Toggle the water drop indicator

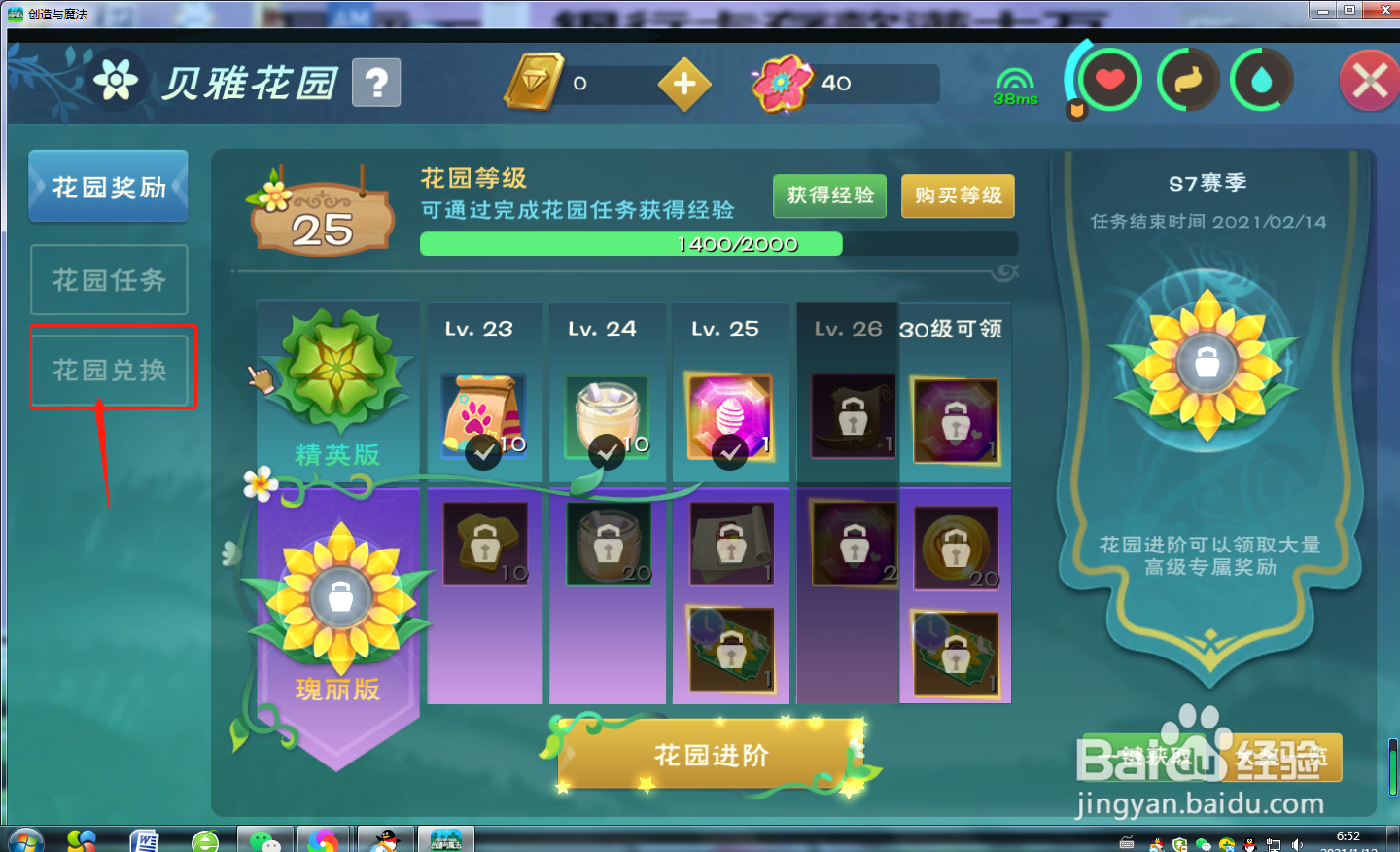(x=1261, y=81)
